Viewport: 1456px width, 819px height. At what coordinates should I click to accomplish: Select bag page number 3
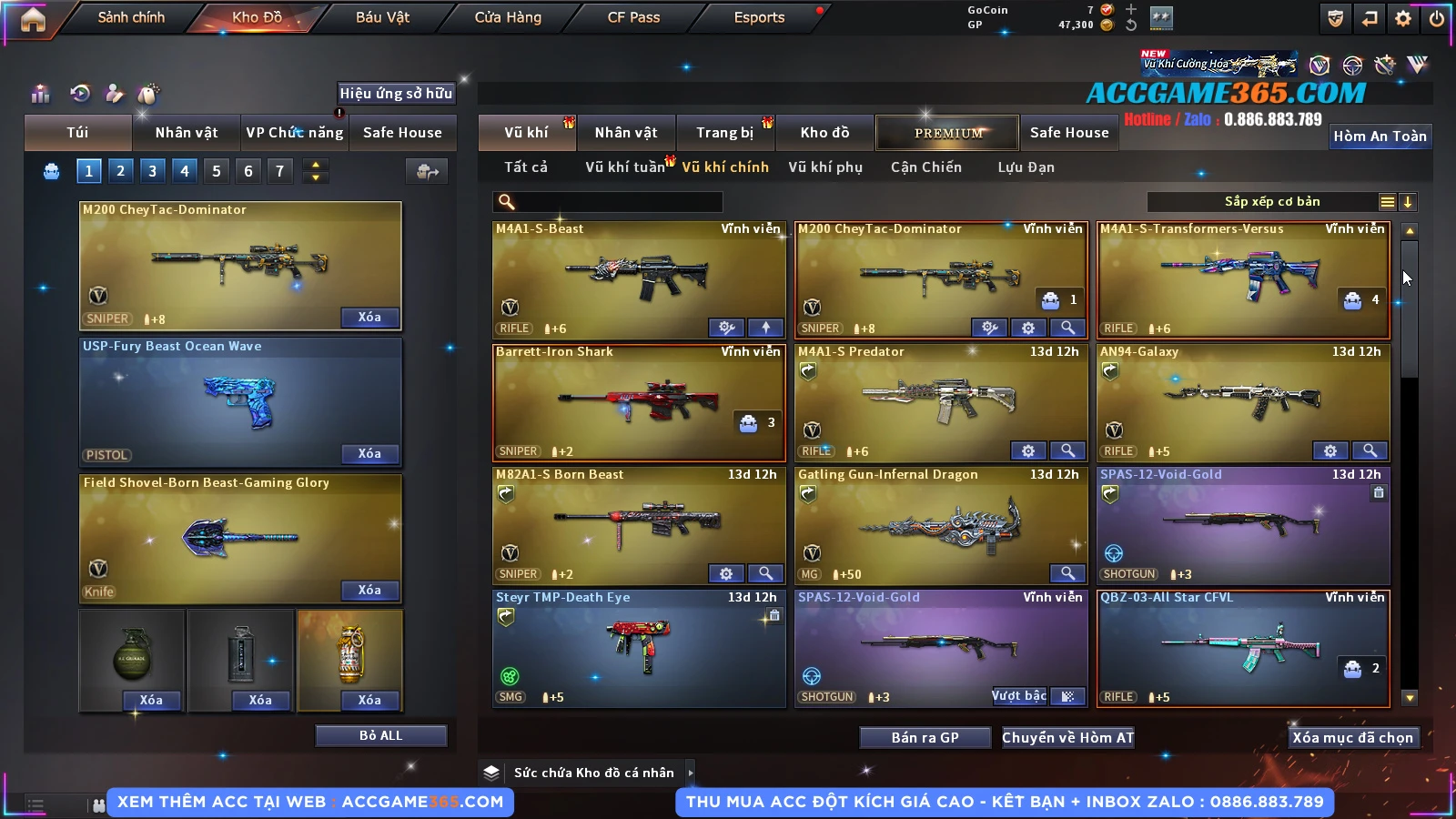[x=153, y=171]
